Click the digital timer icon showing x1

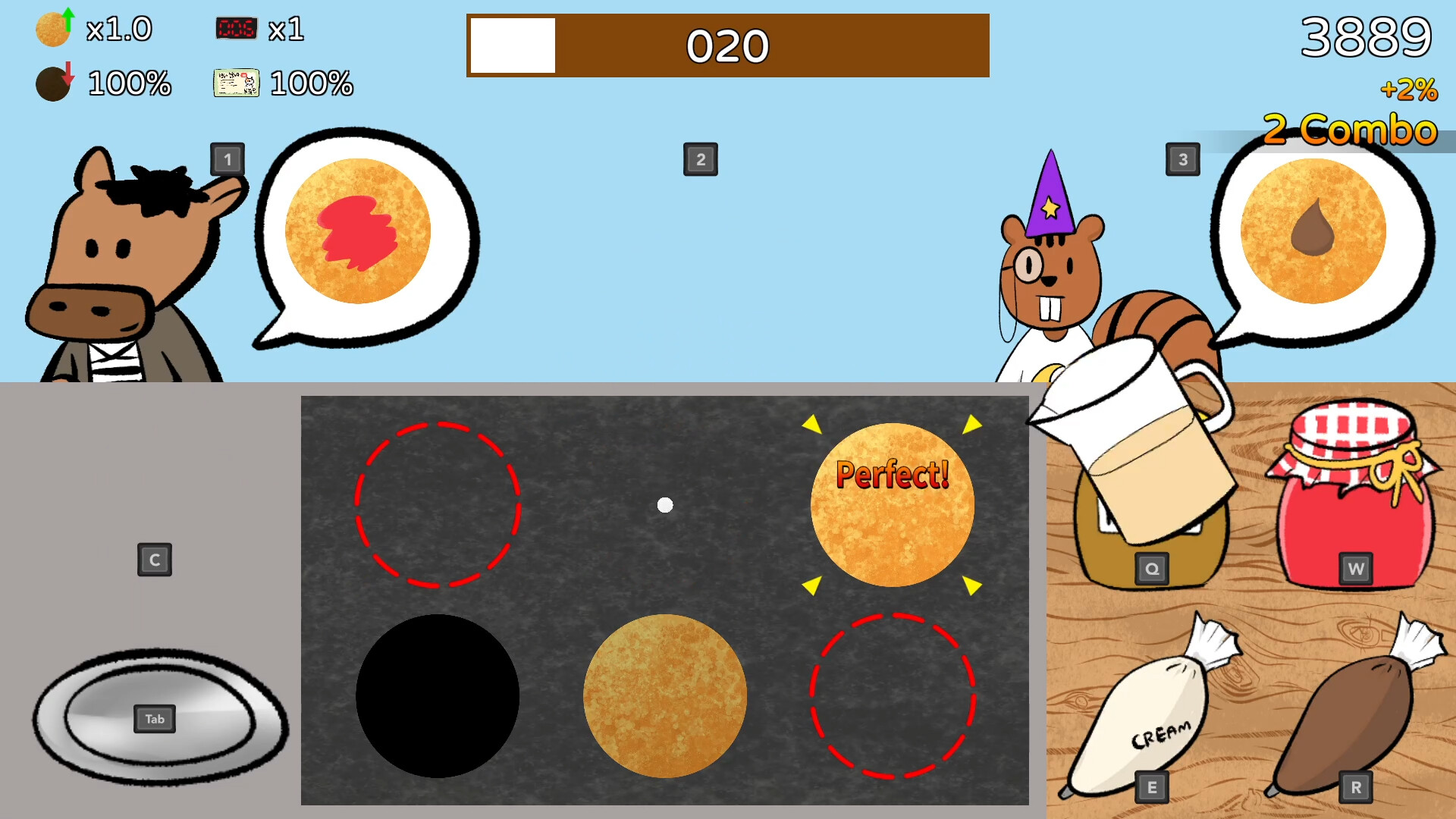(237, 29)
